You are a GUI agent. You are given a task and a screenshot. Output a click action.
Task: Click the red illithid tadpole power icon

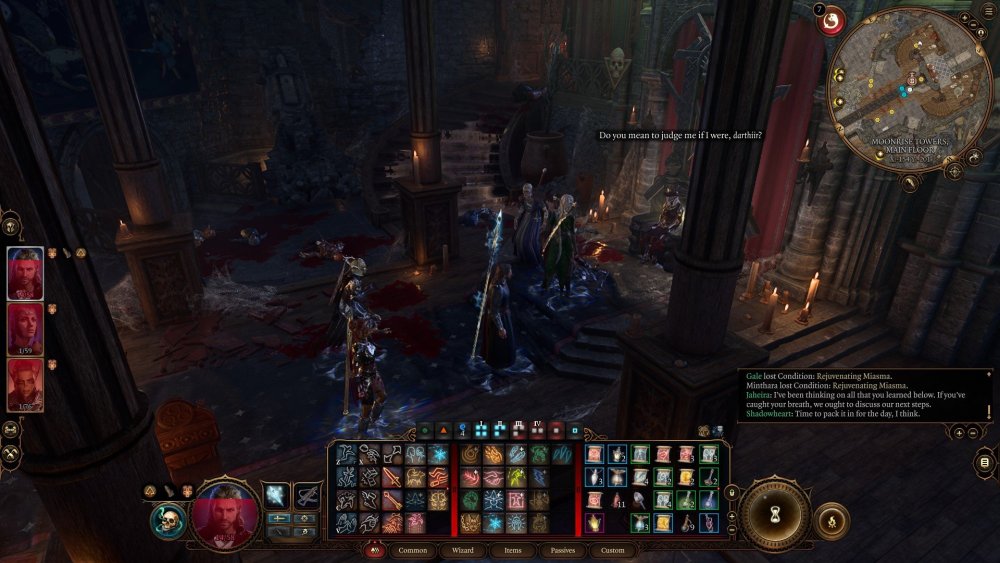[x=831, y=20]
